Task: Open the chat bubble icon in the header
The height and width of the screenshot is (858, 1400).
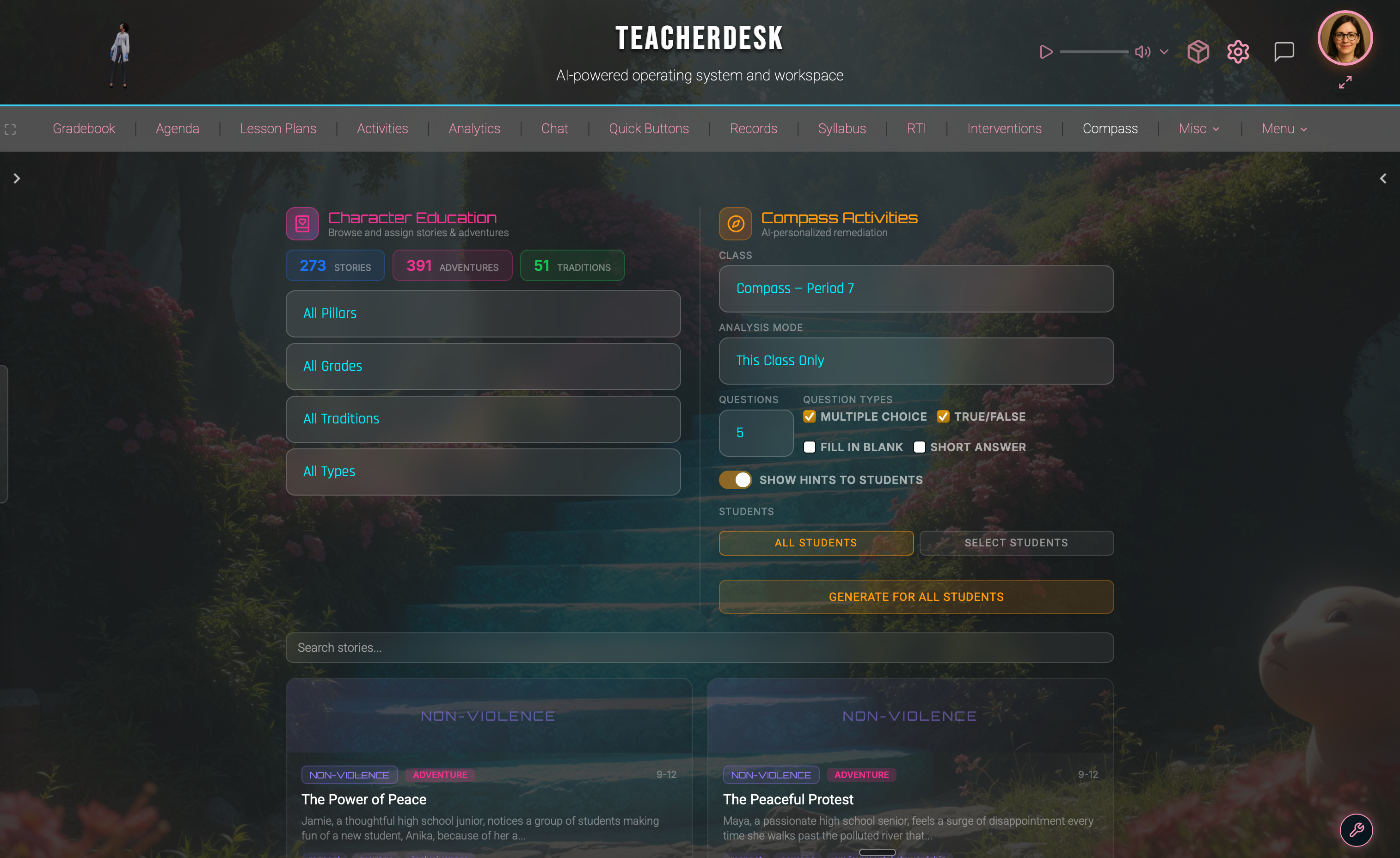Action: [x=1284, y=51]
